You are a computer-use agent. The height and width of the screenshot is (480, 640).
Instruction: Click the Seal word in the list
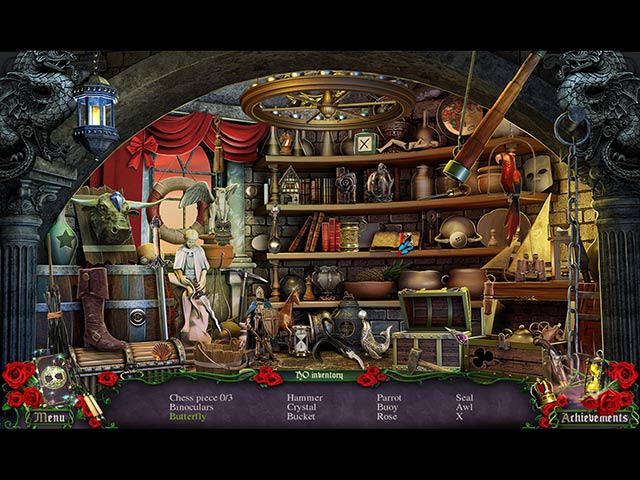coord(466,397)
